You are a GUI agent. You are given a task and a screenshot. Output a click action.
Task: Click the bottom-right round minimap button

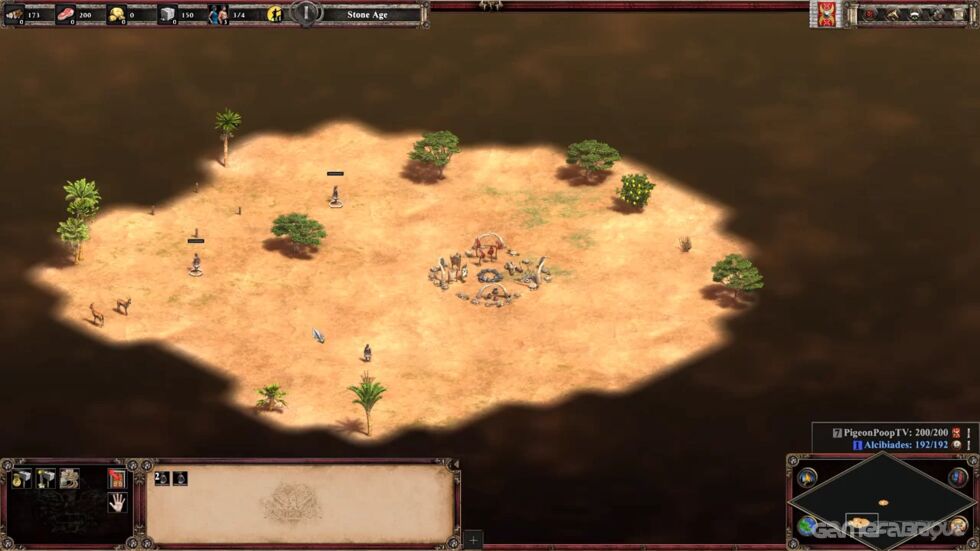coord(958,526)
